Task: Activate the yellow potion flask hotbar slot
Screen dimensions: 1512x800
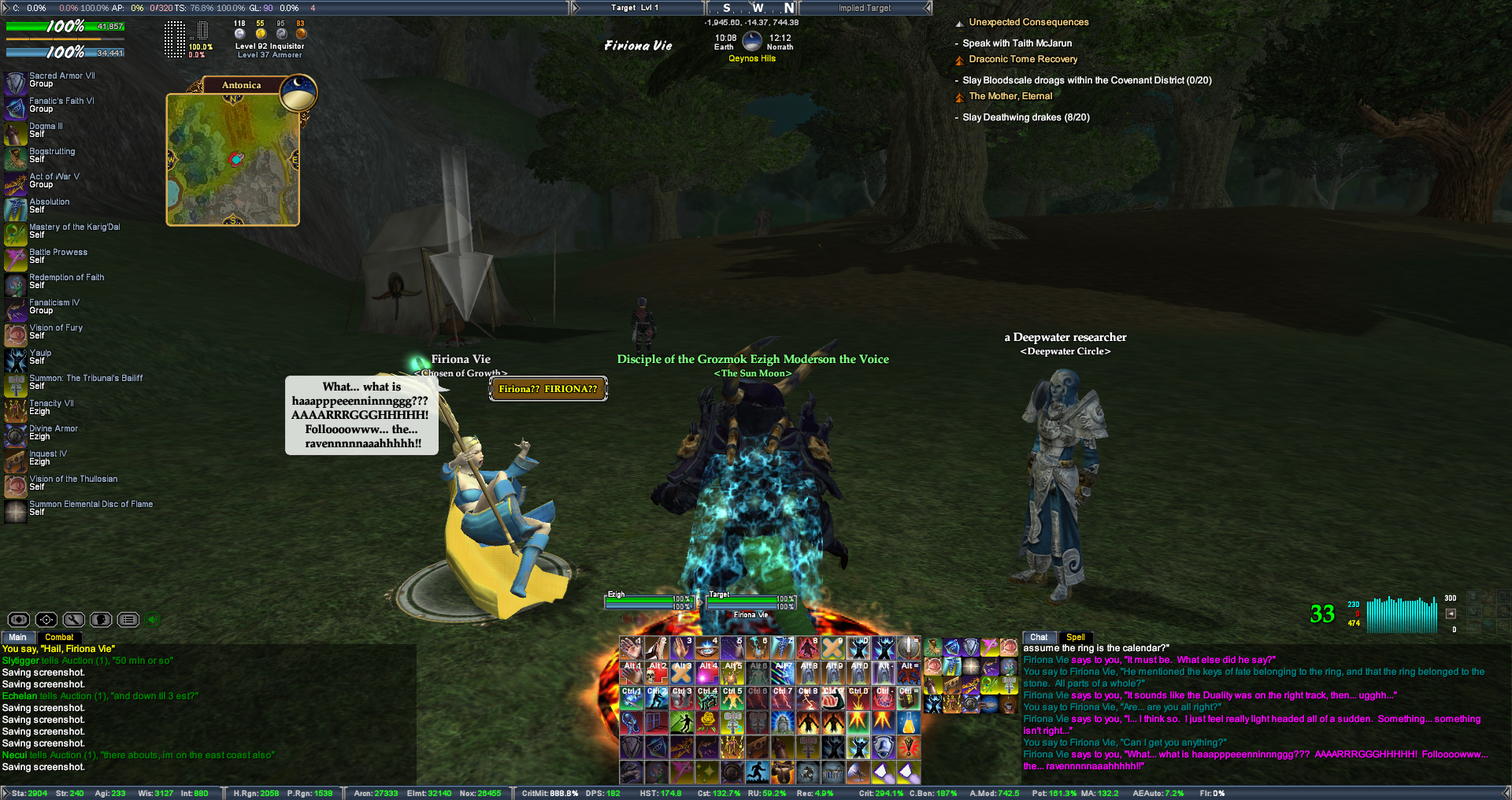Action: pyautogui.click(x=908, y=723)
